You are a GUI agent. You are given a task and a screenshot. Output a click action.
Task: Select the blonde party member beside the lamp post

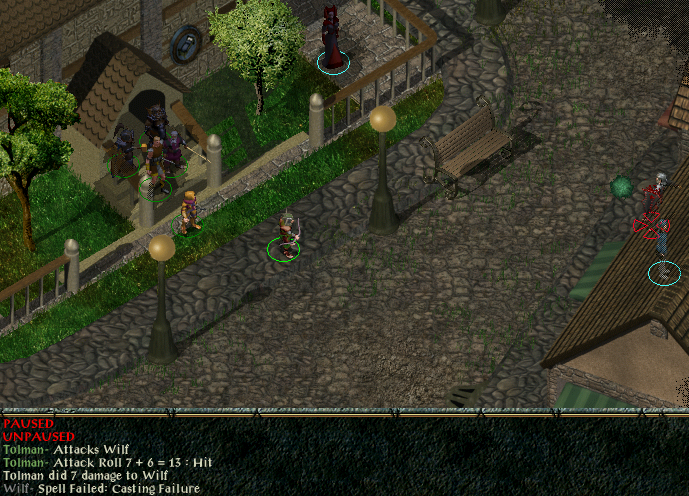(x=187, y=214)
